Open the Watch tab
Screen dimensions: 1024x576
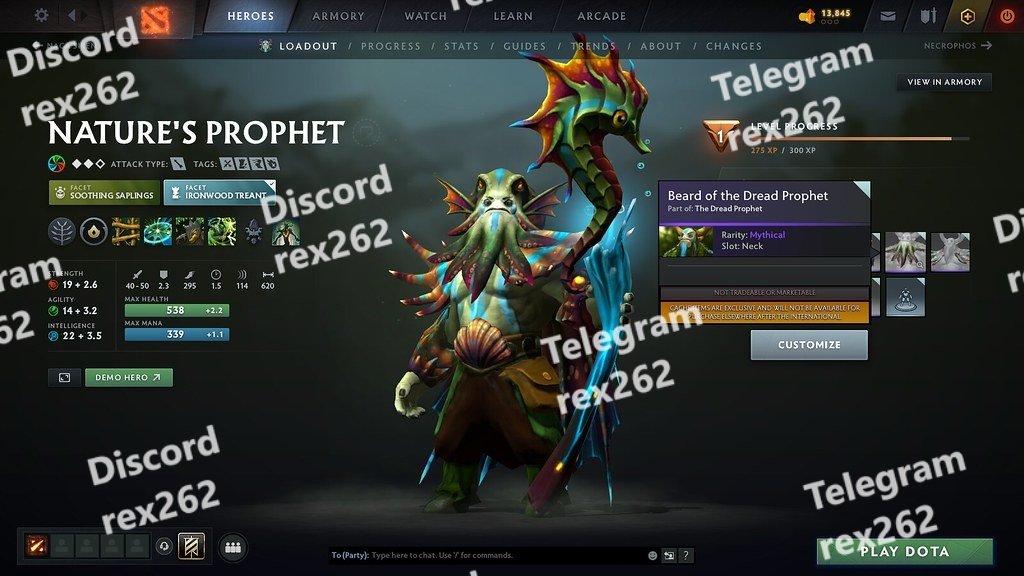pos(425,16)
